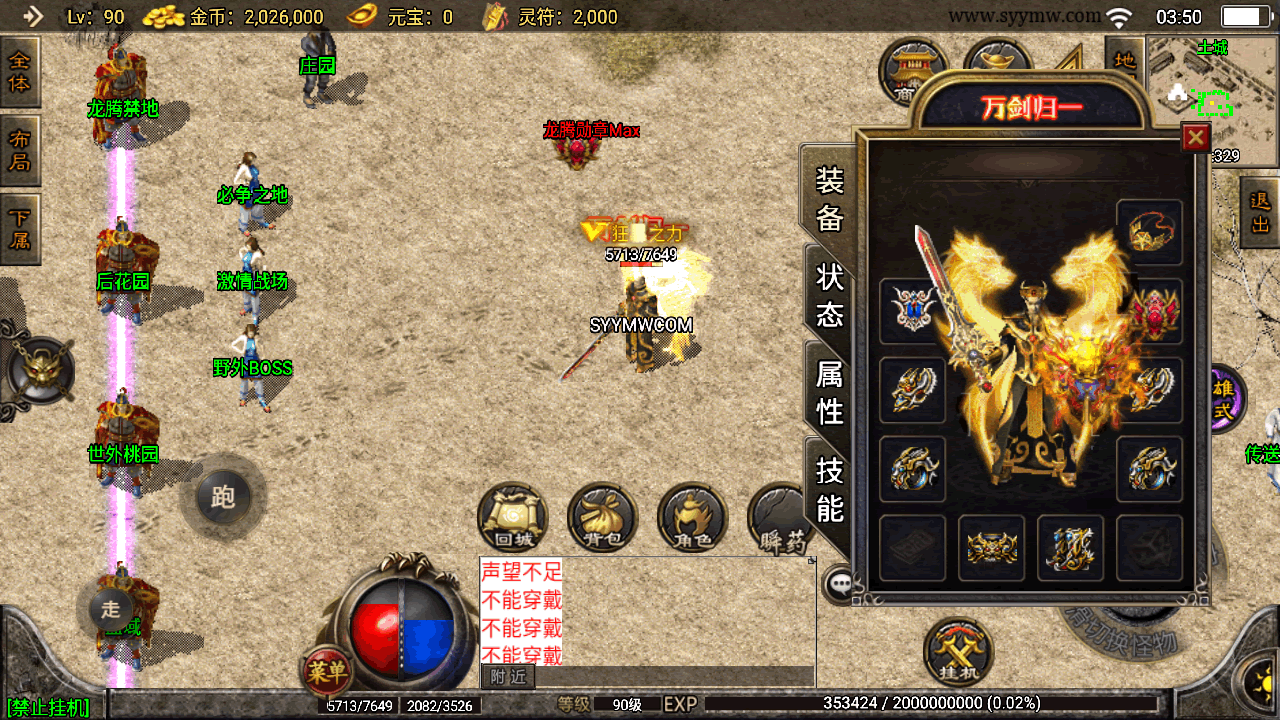Collapse the top bar with arrow icon
Image resolution: width=1280 pixels, height=720 pixels.
coord(33,16)
